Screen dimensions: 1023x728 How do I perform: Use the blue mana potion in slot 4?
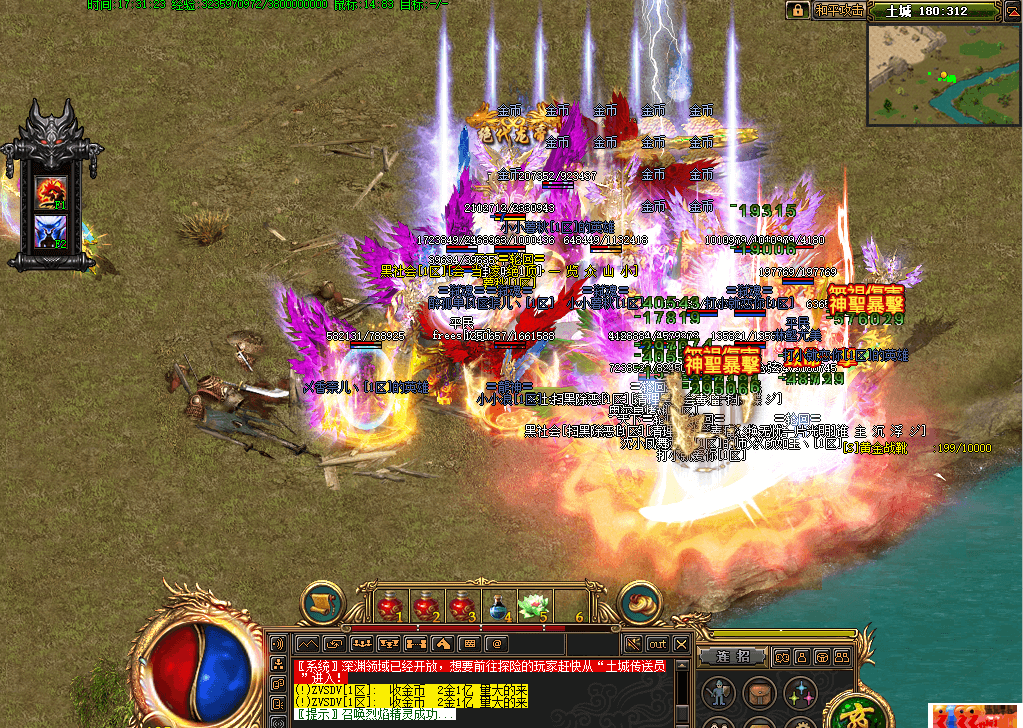(497, 604)
